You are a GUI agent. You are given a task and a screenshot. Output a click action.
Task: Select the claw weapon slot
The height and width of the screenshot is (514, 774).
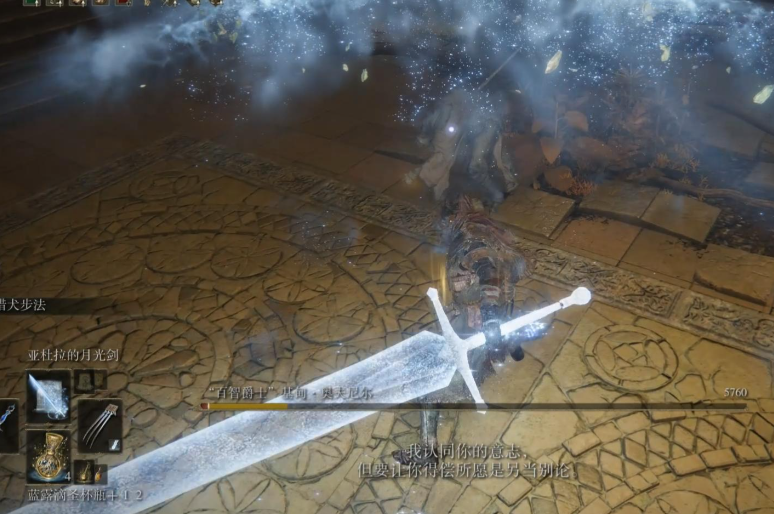click(x=100, y=425)
